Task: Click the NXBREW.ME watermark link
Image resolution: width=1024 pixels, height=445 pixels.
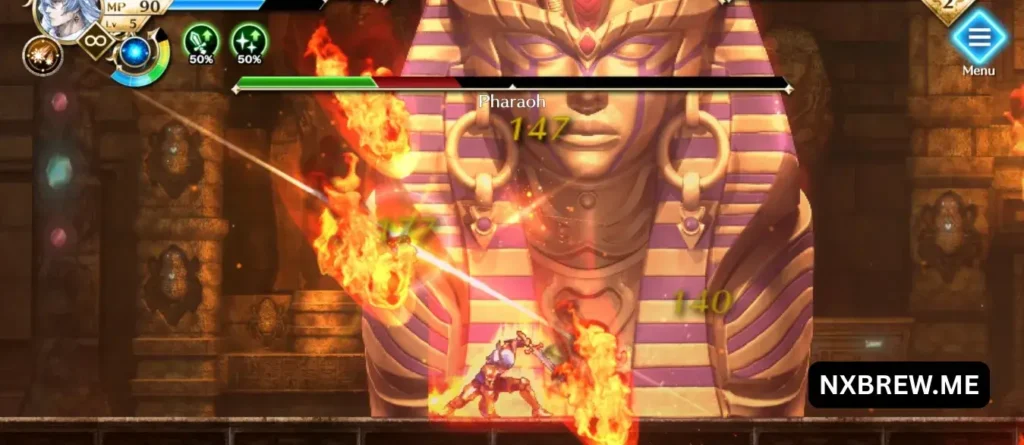Action: tap(898, 385)
